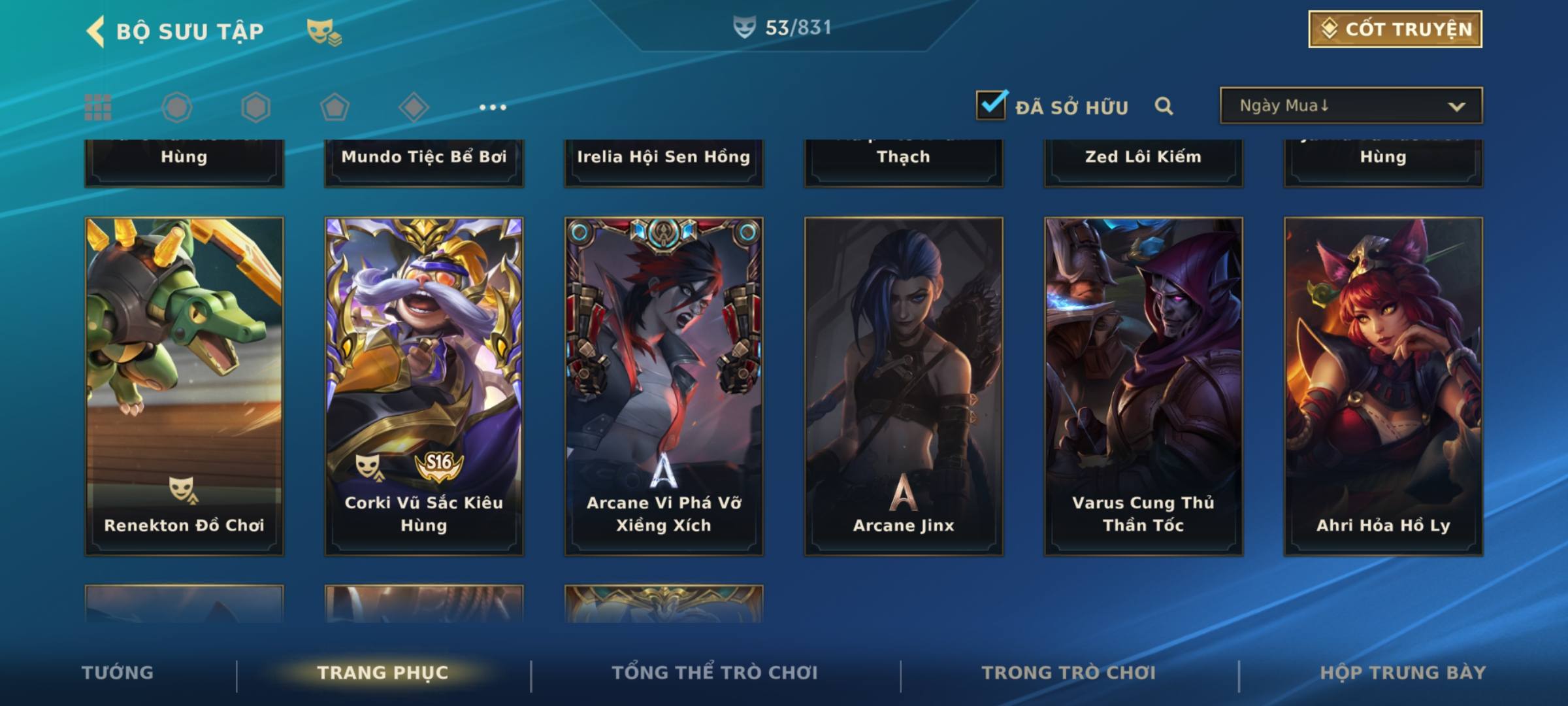Switch to Hộp Trưng Bày tab
Image resolution: width=1568 pixels, height=706 pixels.
(1403, 673)
